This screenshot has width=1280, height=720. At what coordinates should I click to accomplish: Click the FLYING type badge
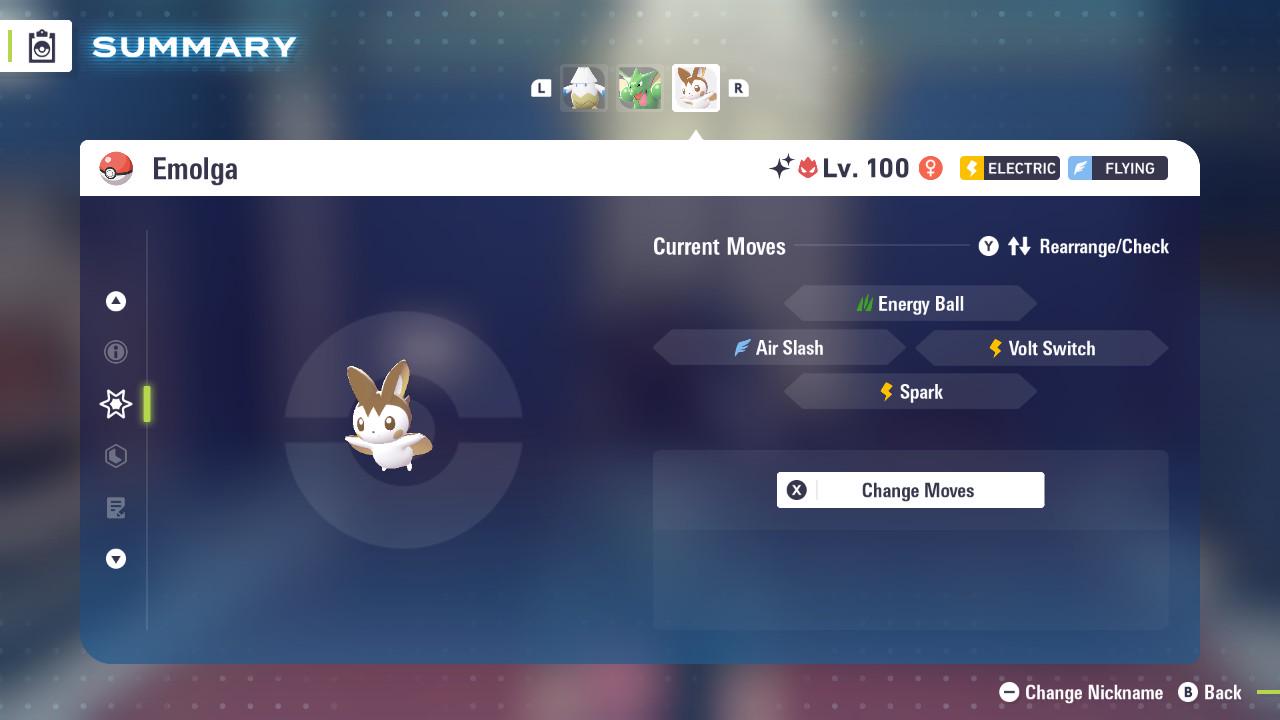click(1117, 168)
